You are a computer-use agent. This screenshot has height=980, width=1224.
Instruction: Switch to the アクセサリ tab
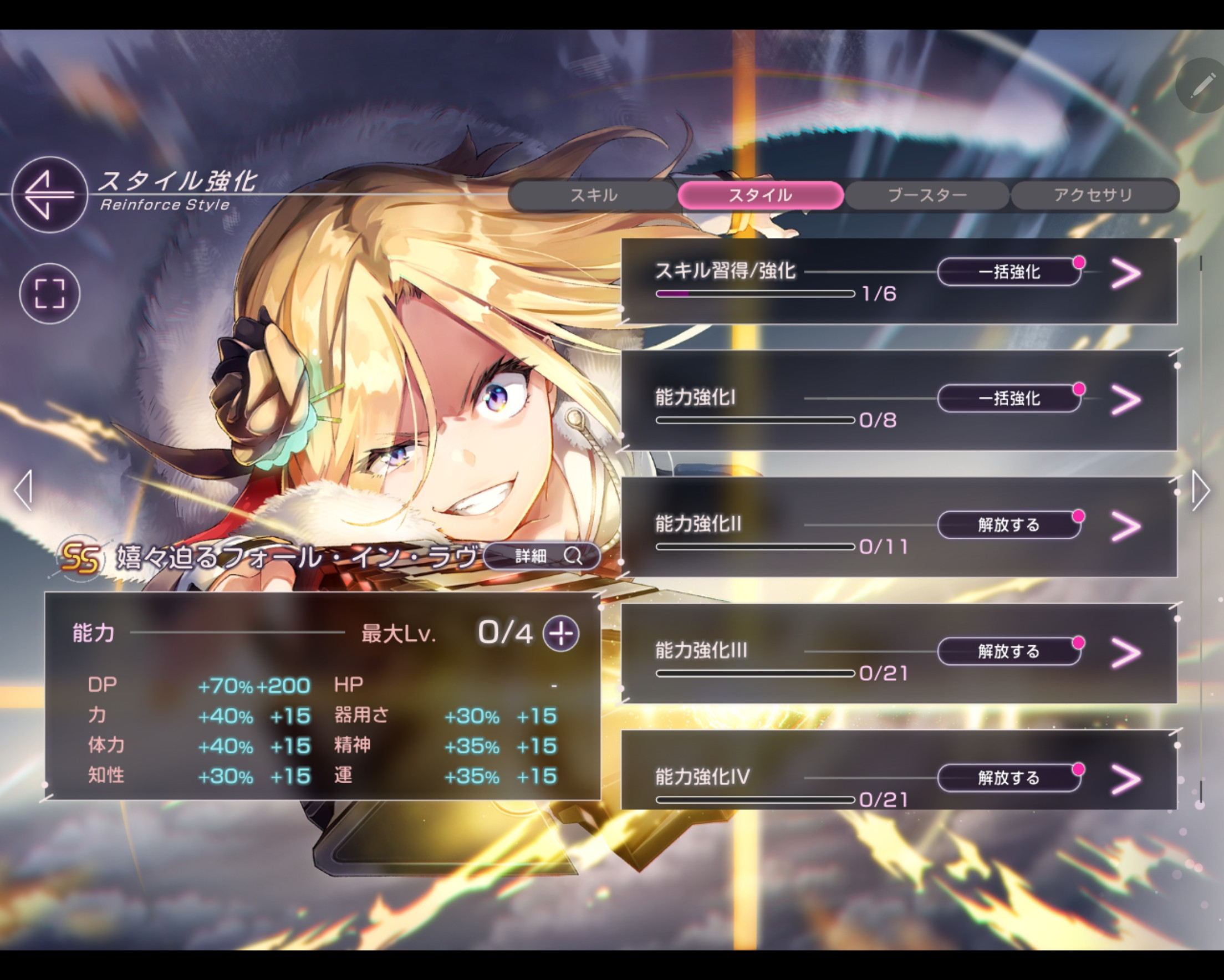(1093, 195)
